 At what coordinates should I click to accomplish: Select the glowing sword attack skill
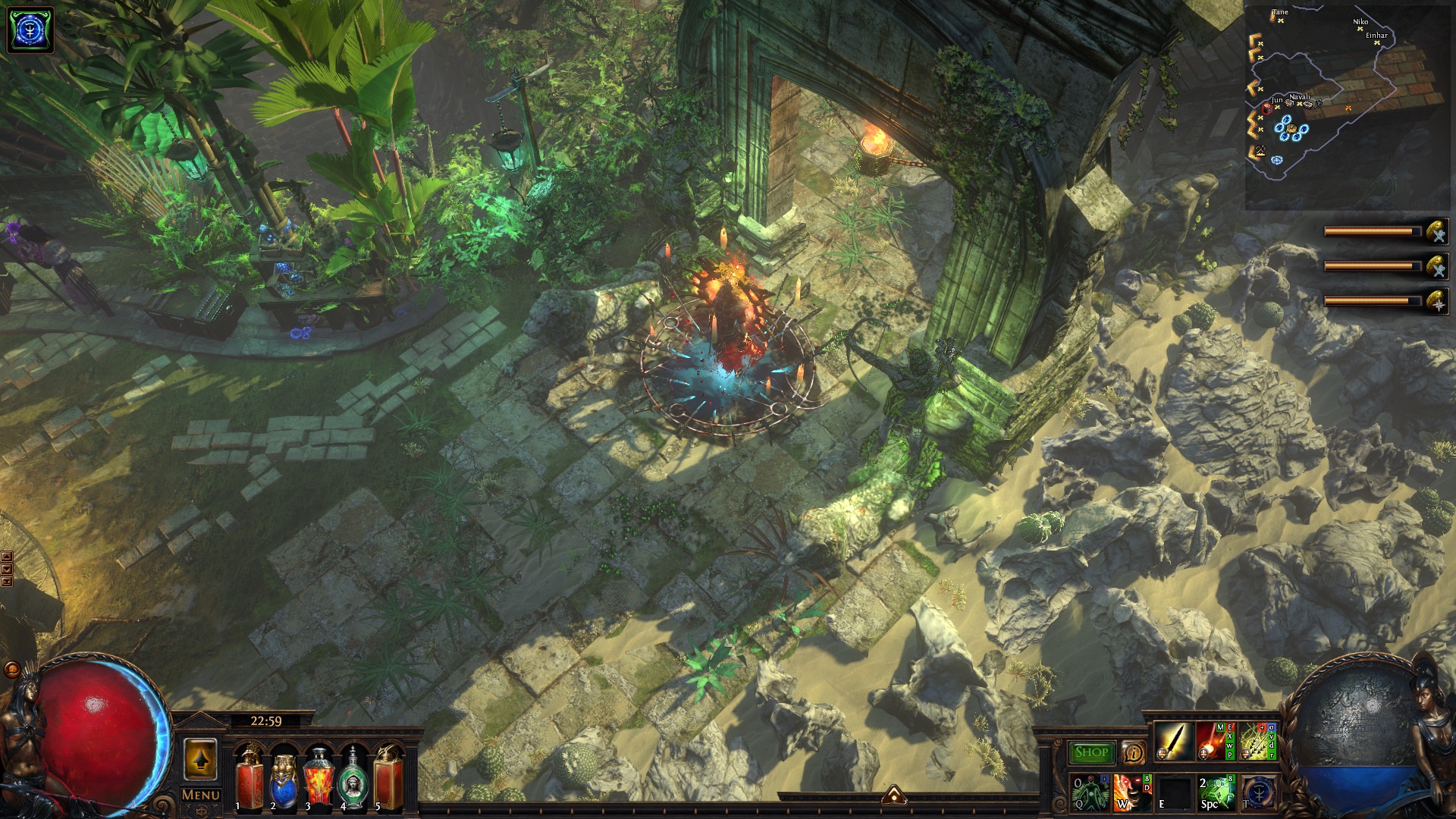[x=1173, y=741]
